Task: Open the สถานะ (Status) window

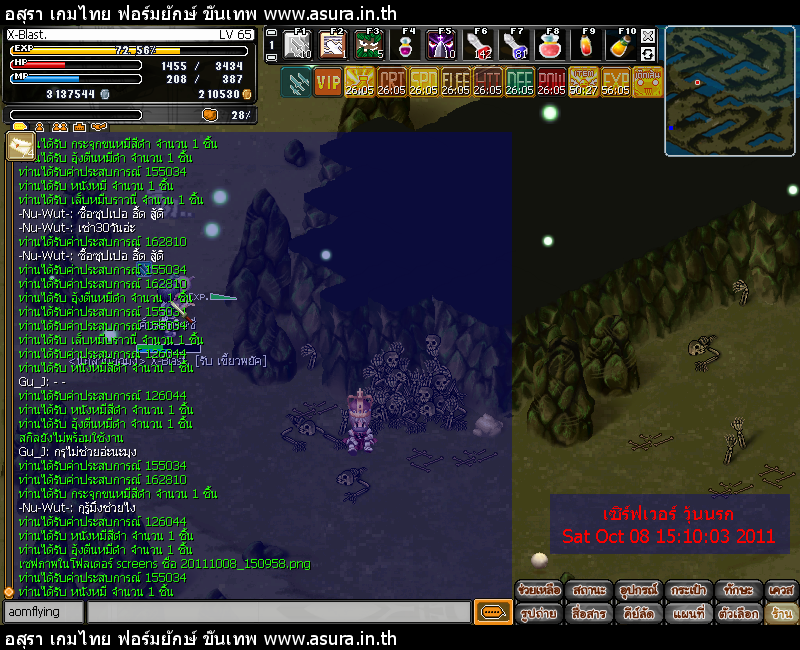Action: click(x=588, y=590)
